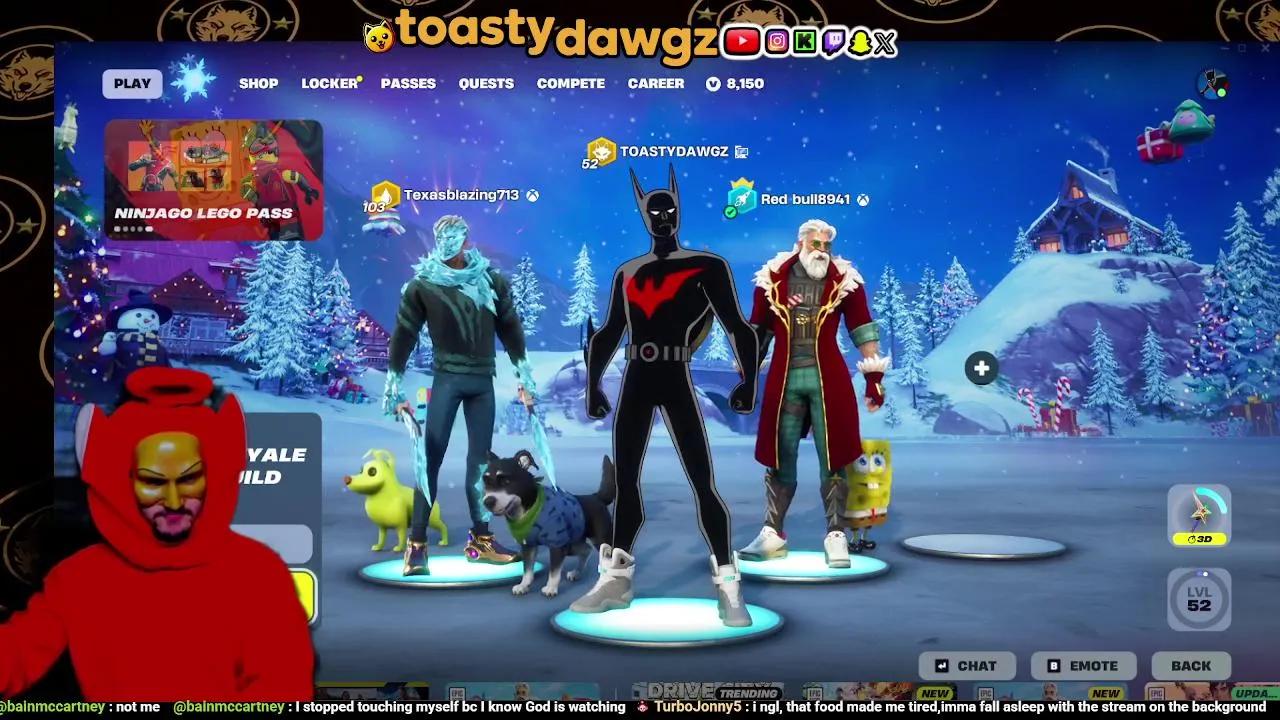Open the Ninjago Lego Pass banner
The height and width of the screenshot is (720, 1280).
[214, 178]
